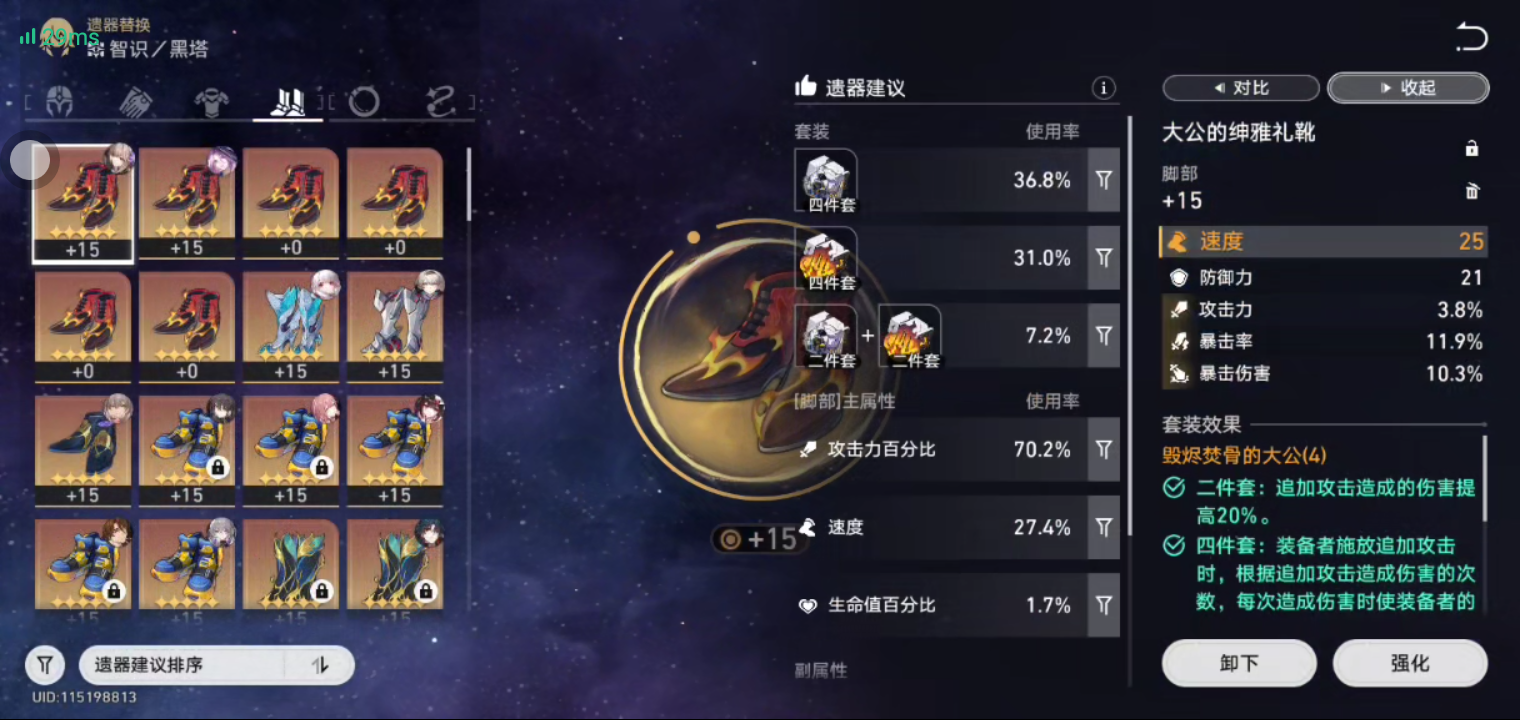This screenshot has width=1520, height=720.
Task: Collapse the panel with 收起
Action: click(1408, 88)
